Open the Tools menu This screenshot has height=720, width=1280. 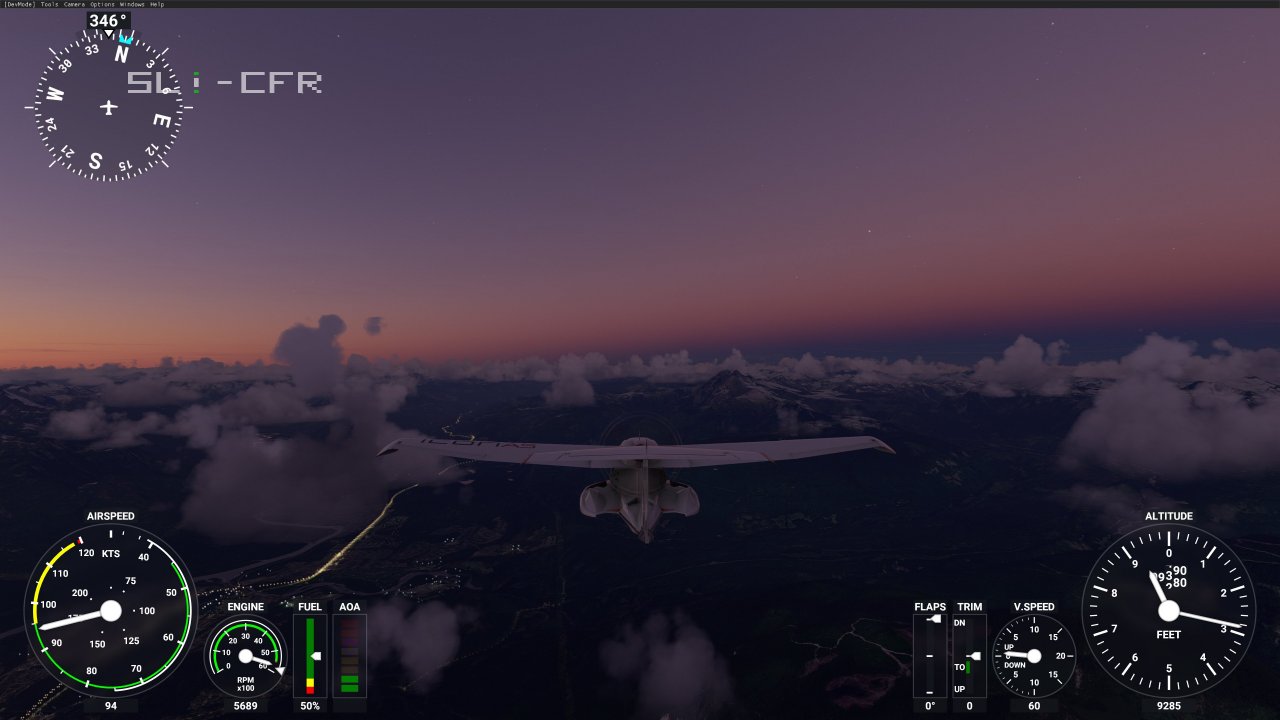48,4
